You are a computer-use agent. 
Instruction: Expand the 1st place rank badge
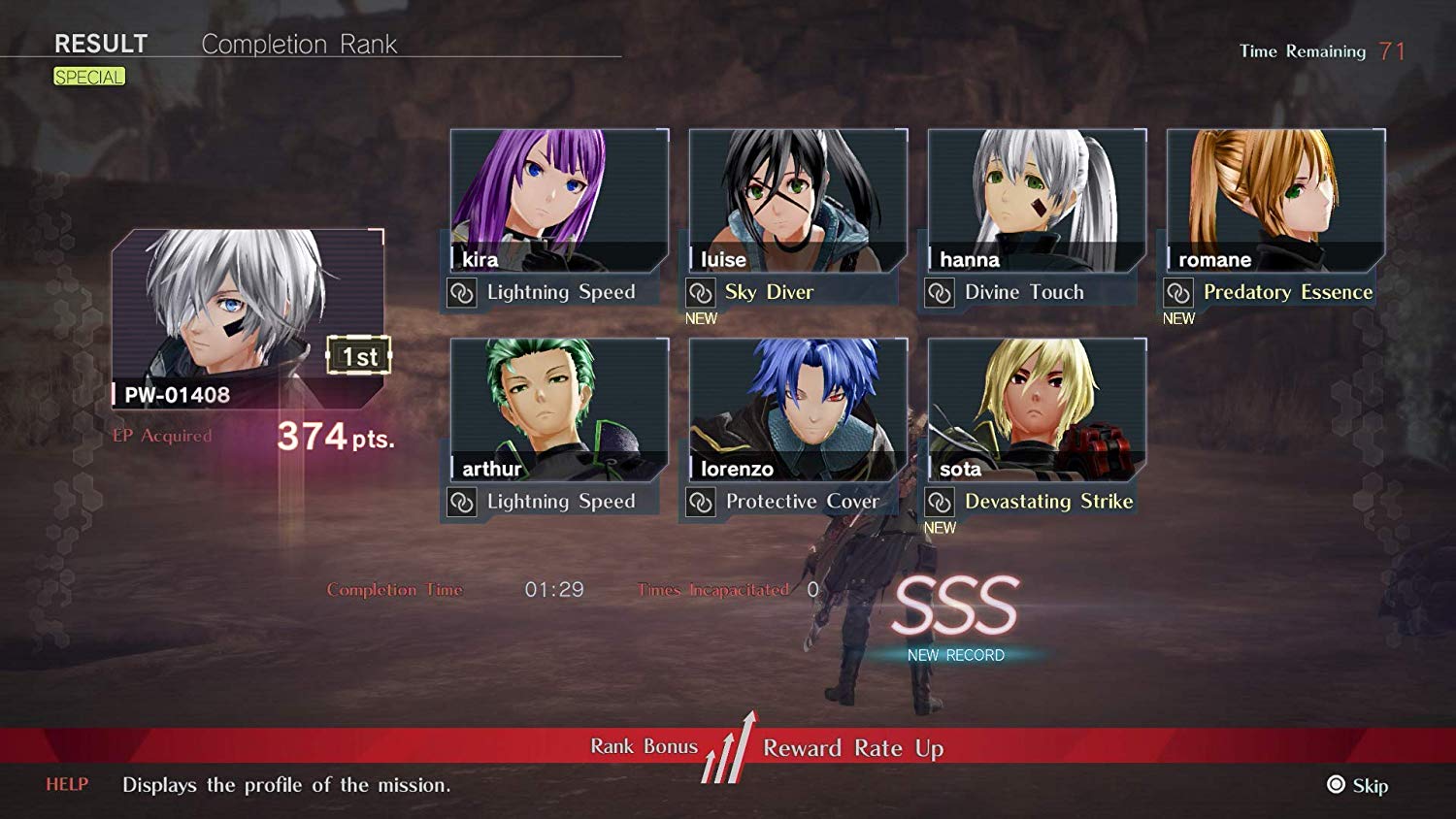click(360, 356)
